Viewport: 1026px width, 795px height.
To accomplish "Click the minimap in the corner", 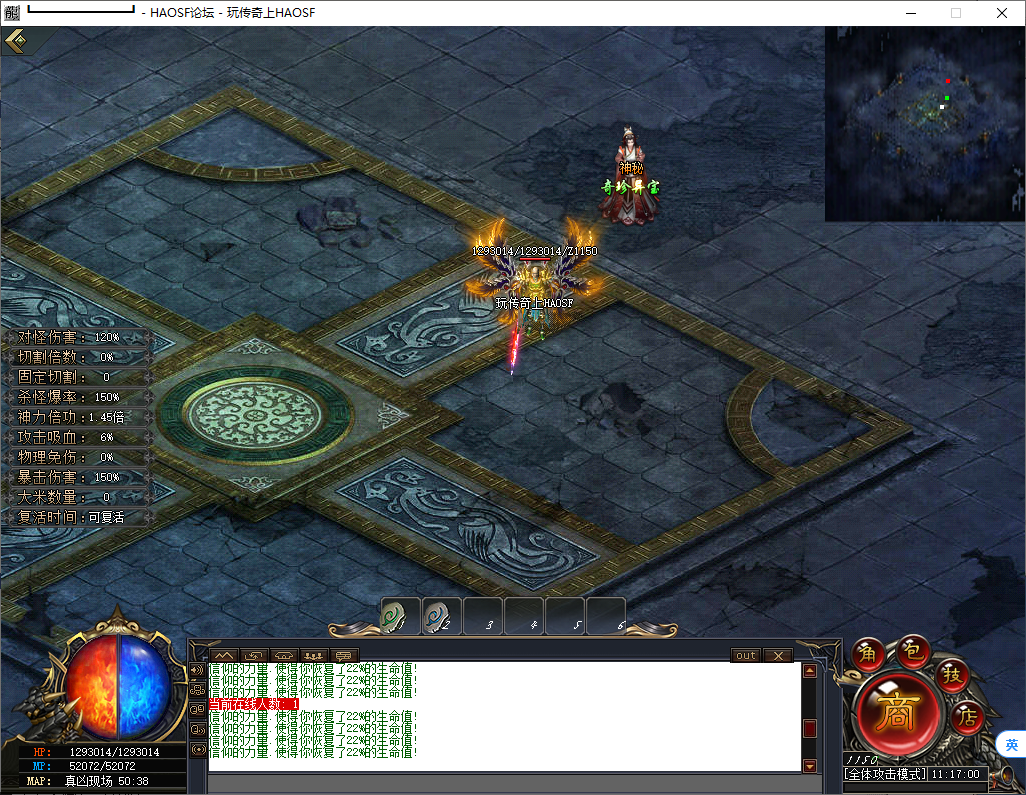I will [924, 123].
